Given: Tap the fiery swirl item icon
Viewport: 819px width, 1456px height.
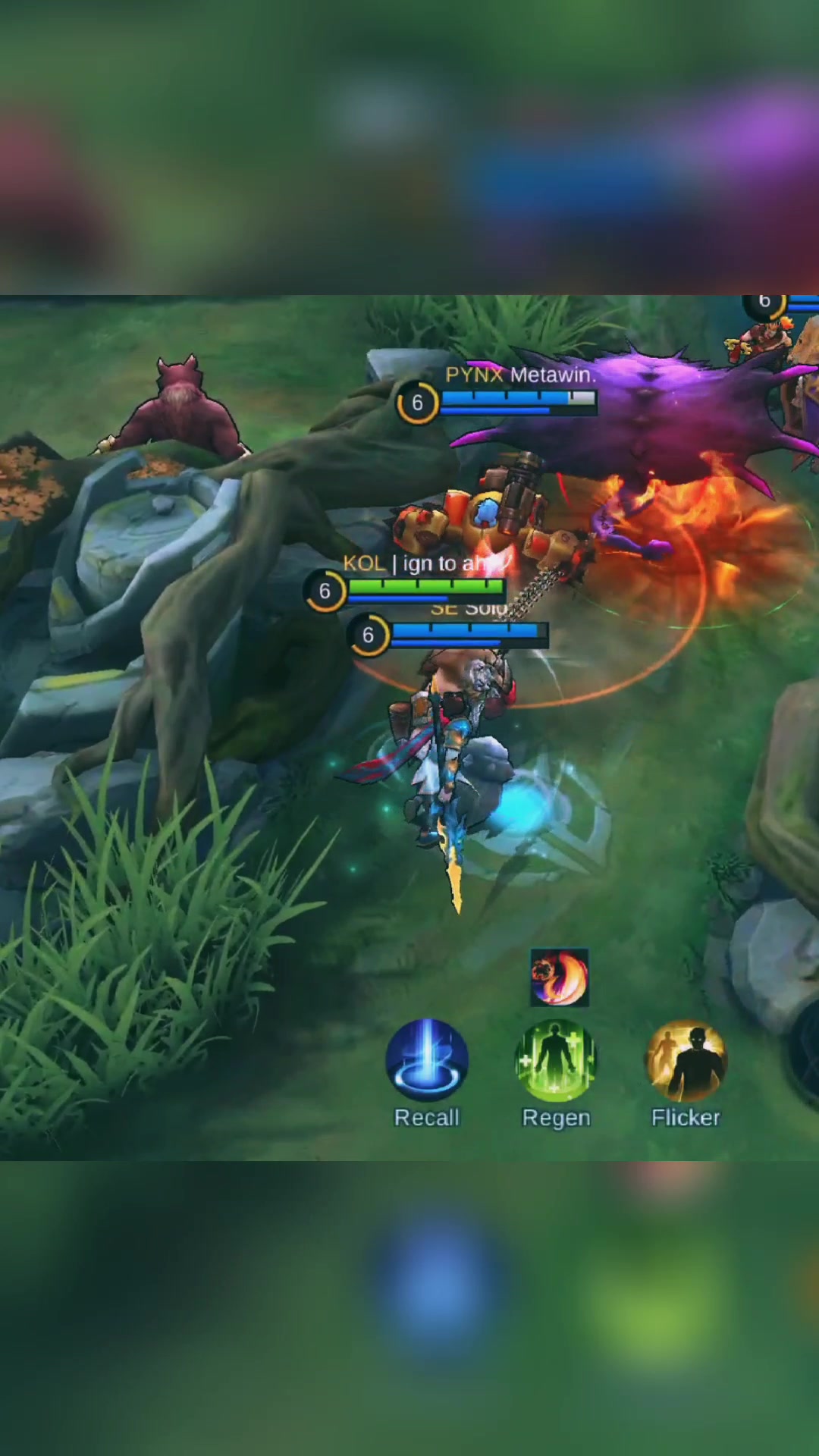Looking at the screenshot, I should click(x=560, y=977).
